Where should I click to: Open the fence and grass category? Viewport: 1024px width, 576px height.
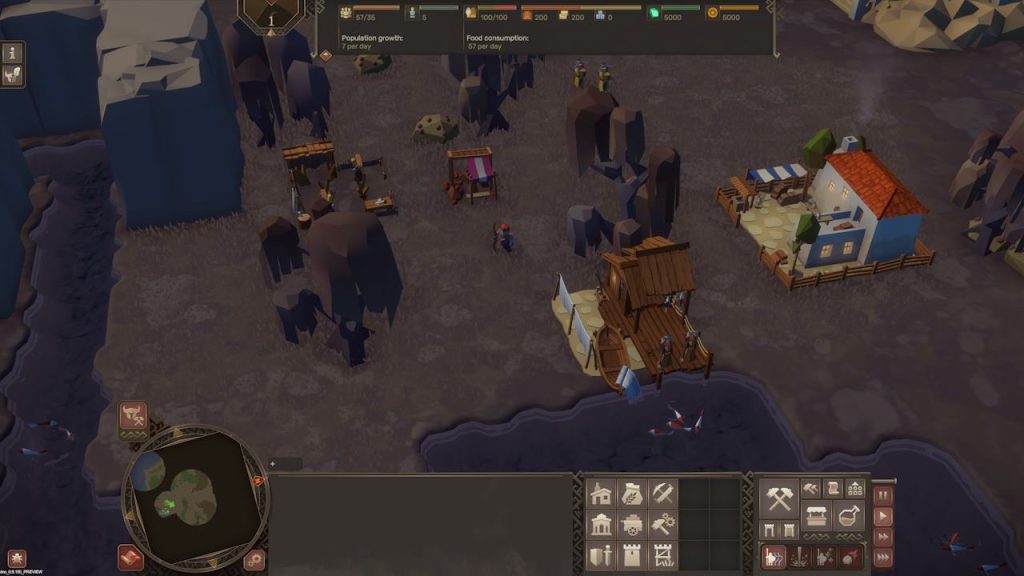pyautogui.click(x=663, y=555)
